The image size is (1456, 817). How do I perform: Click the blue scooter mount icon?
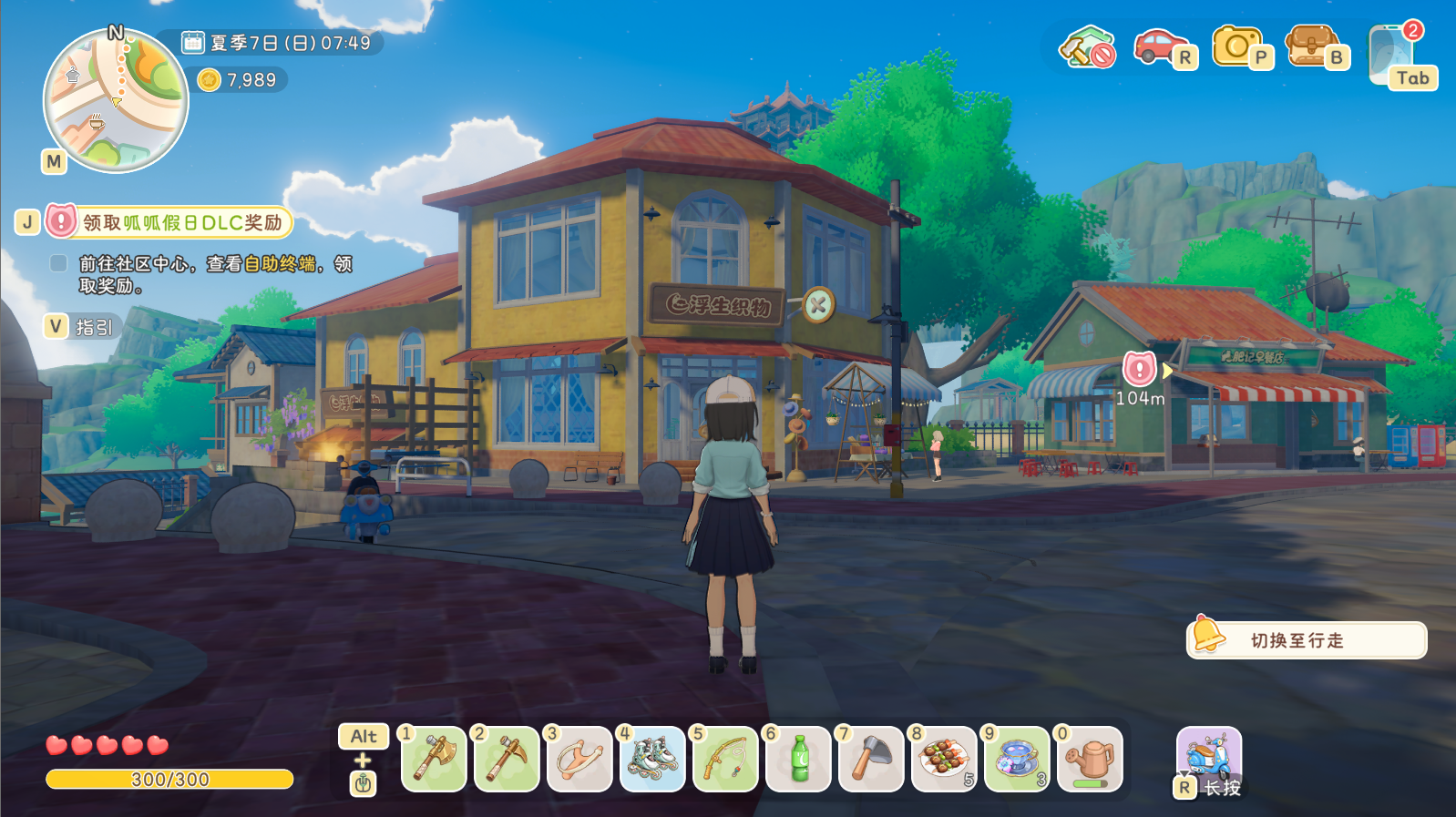pos(1209,756)
